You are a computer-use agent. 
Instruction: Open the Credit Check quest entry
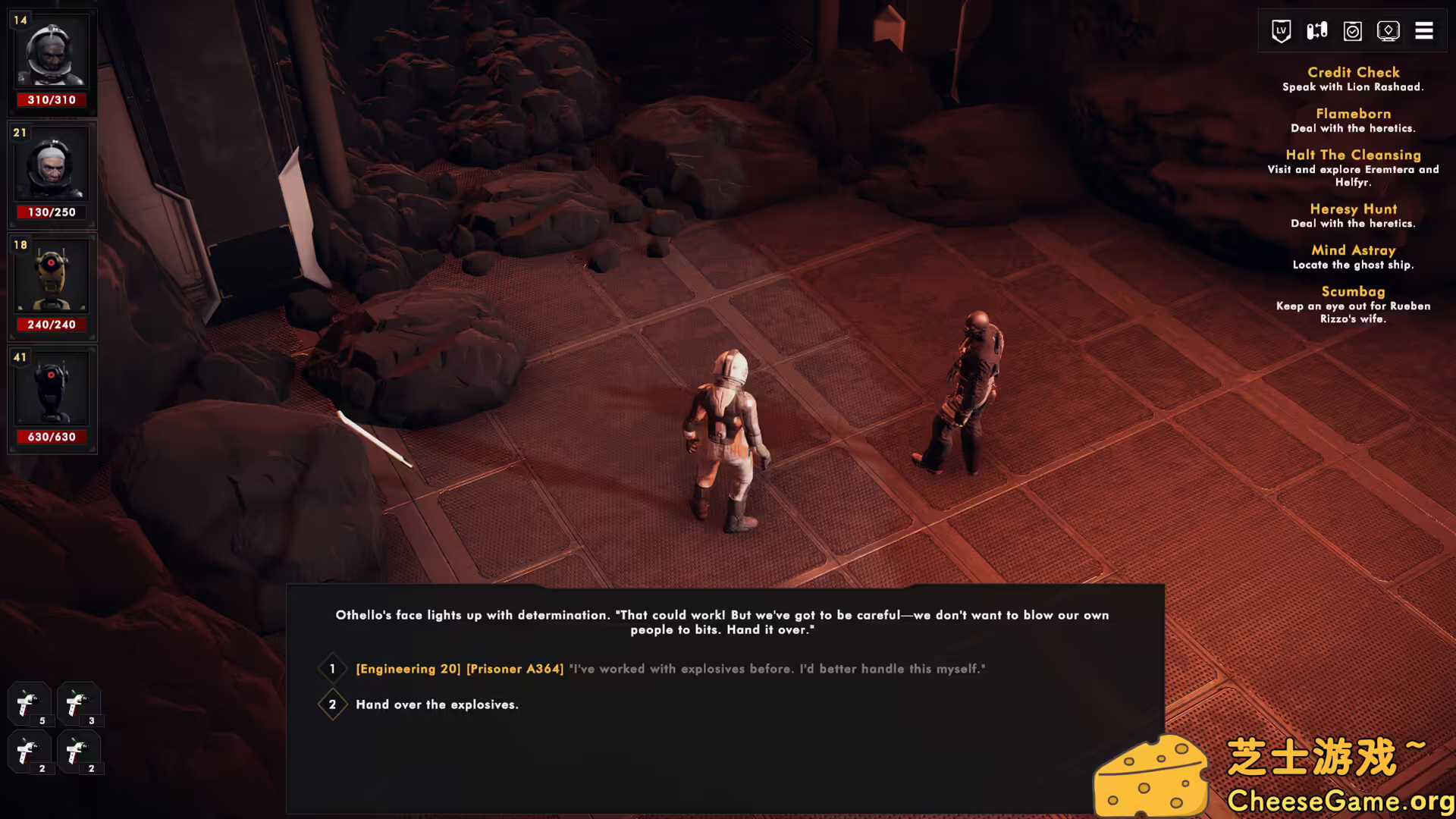[x=1354, y=72]
